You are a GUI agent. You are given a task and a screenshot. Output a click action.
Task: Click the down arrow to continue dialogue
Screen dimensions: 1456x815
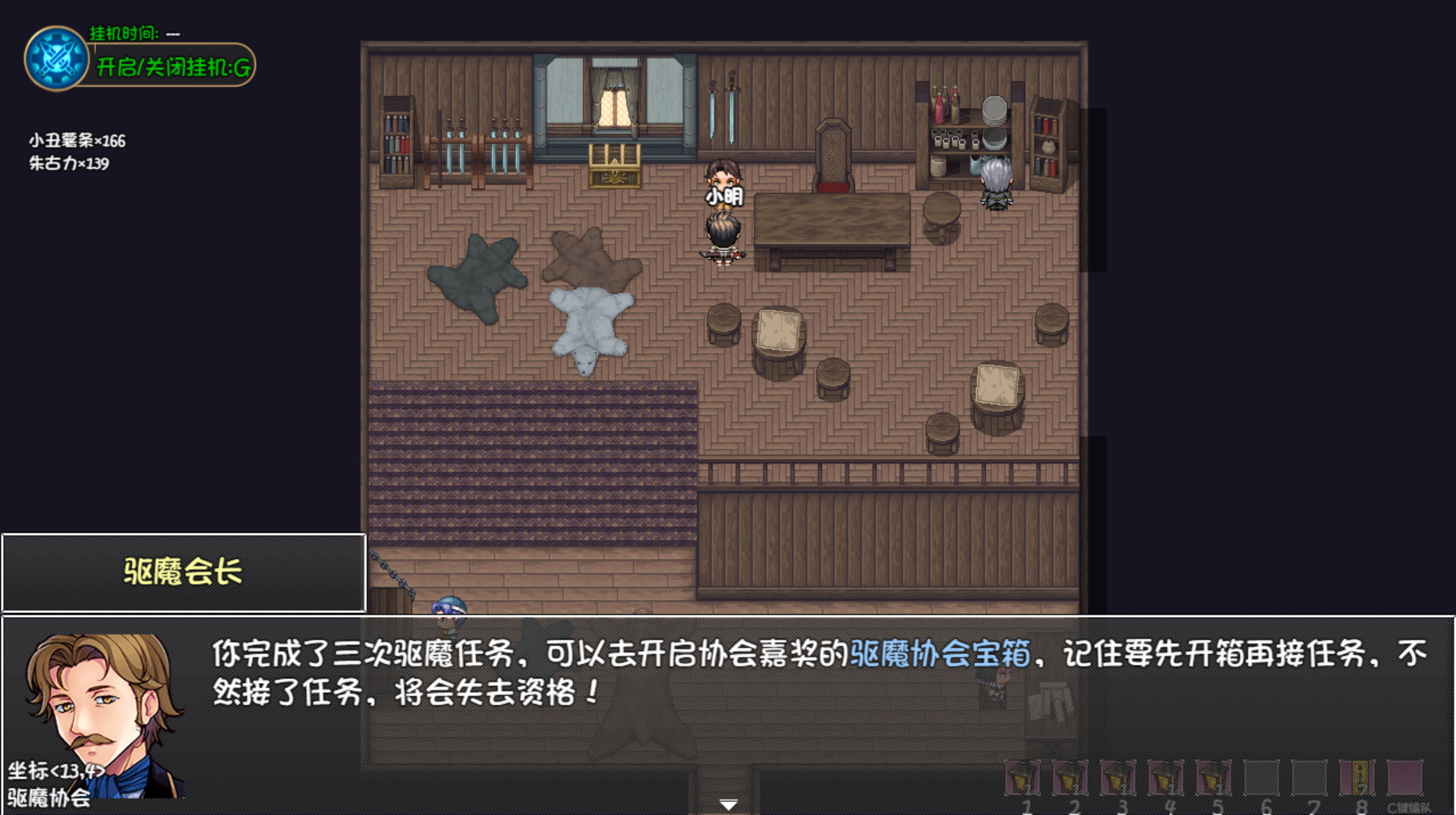(728, 803)
